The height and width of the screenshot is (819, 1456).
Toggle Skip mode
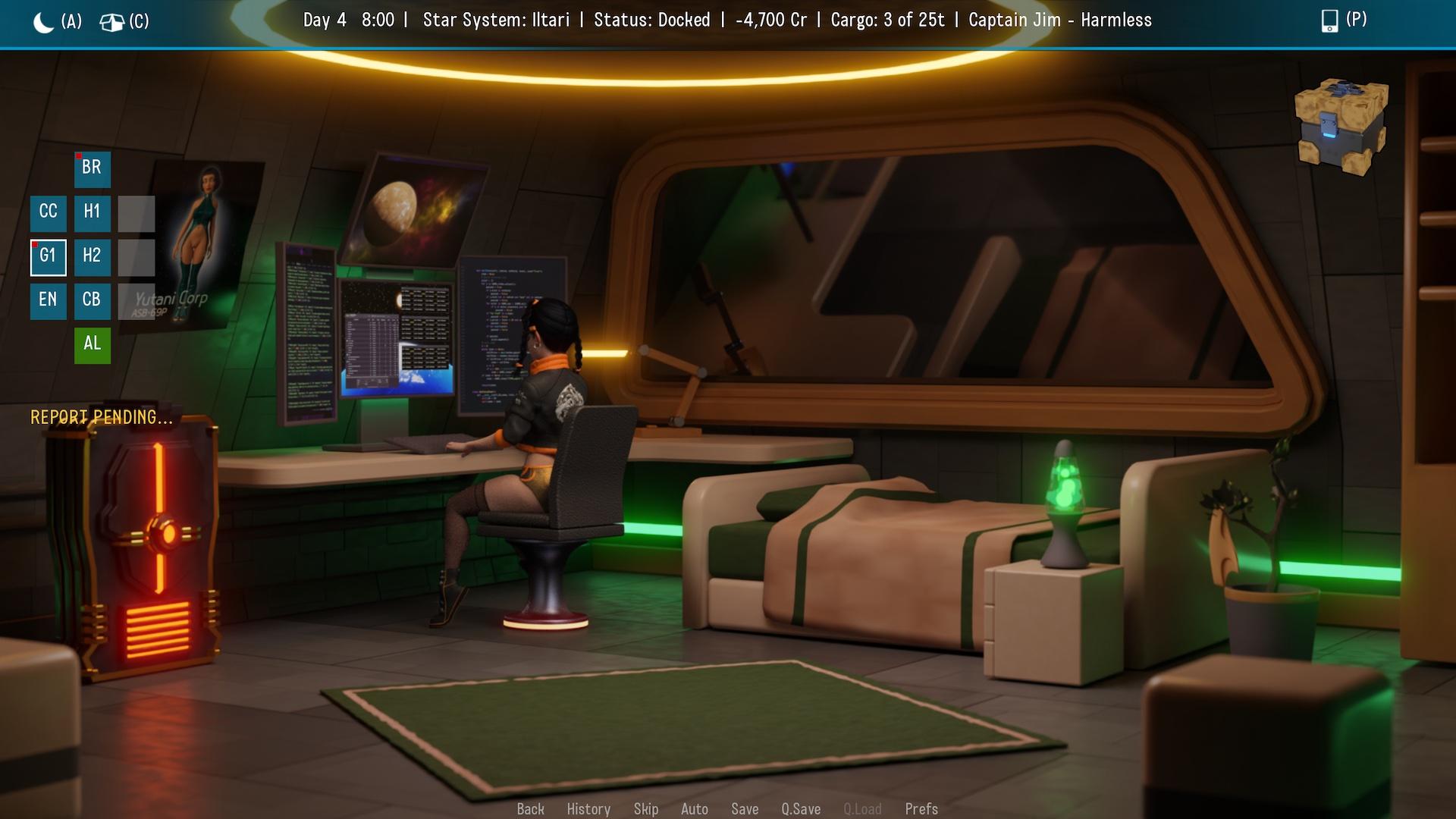click(646, 809)
